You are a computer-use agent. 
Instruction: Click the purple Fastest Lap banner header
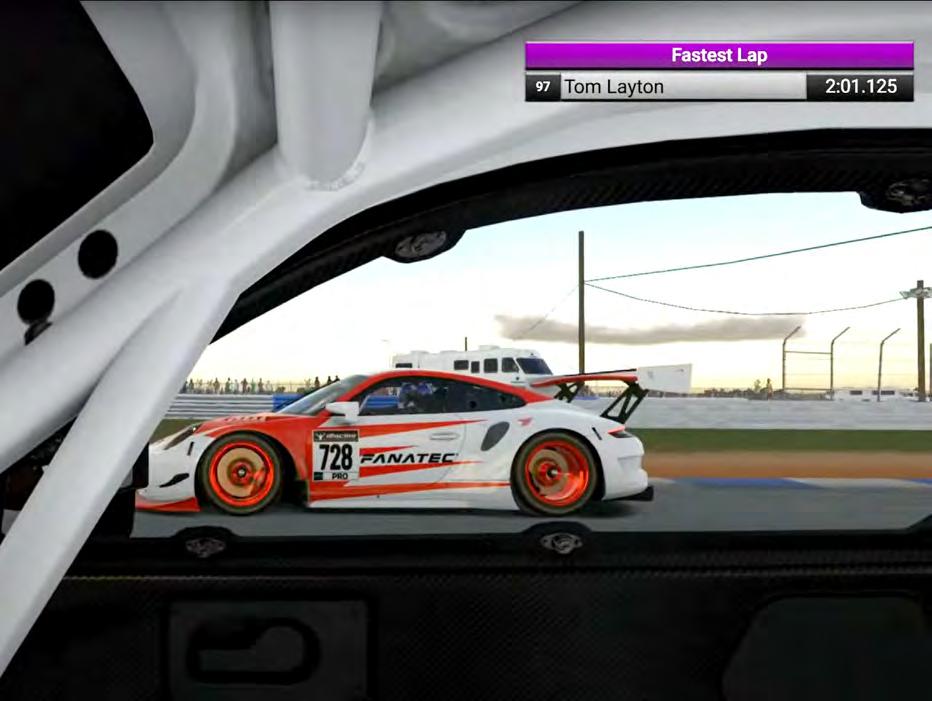point(718,55)
